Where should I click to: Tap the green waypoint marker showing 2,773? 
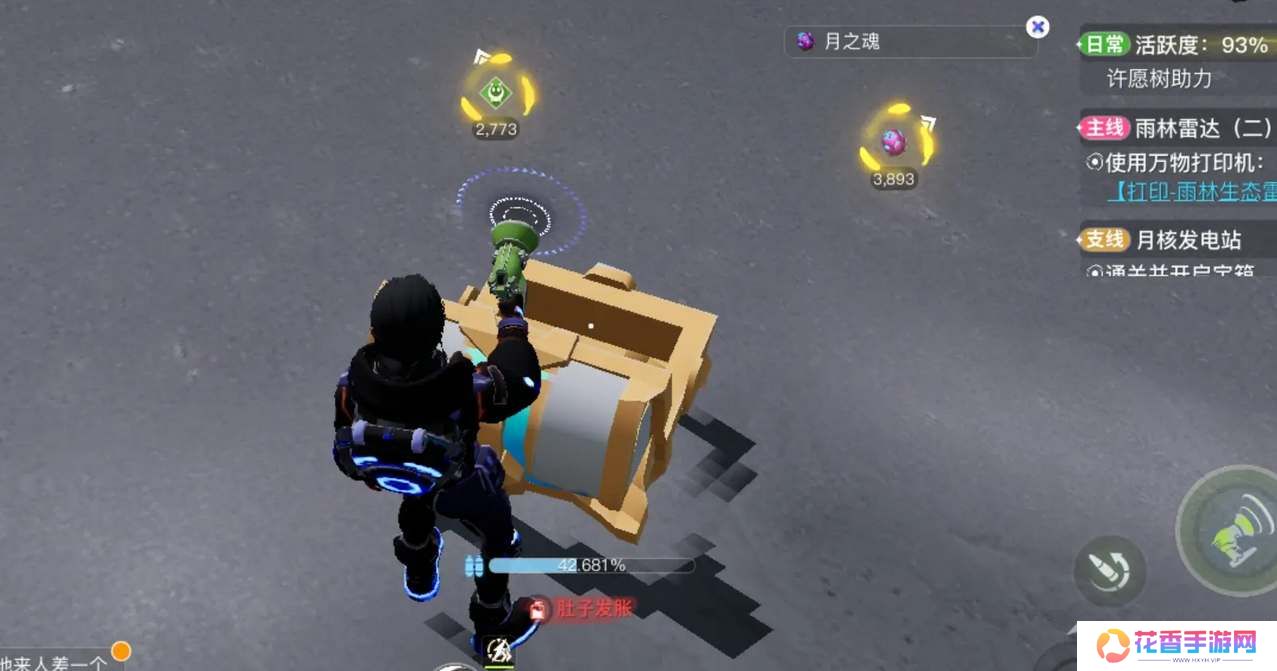pyautogui.click(x=495, y=93)
